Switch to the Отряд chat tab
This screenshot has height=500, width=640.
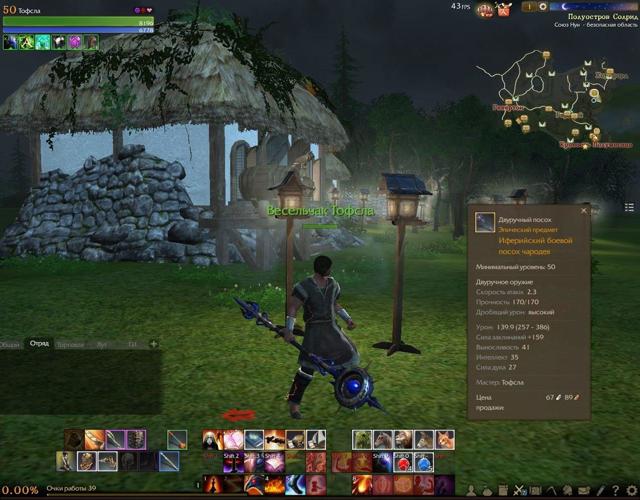point(40,344)
